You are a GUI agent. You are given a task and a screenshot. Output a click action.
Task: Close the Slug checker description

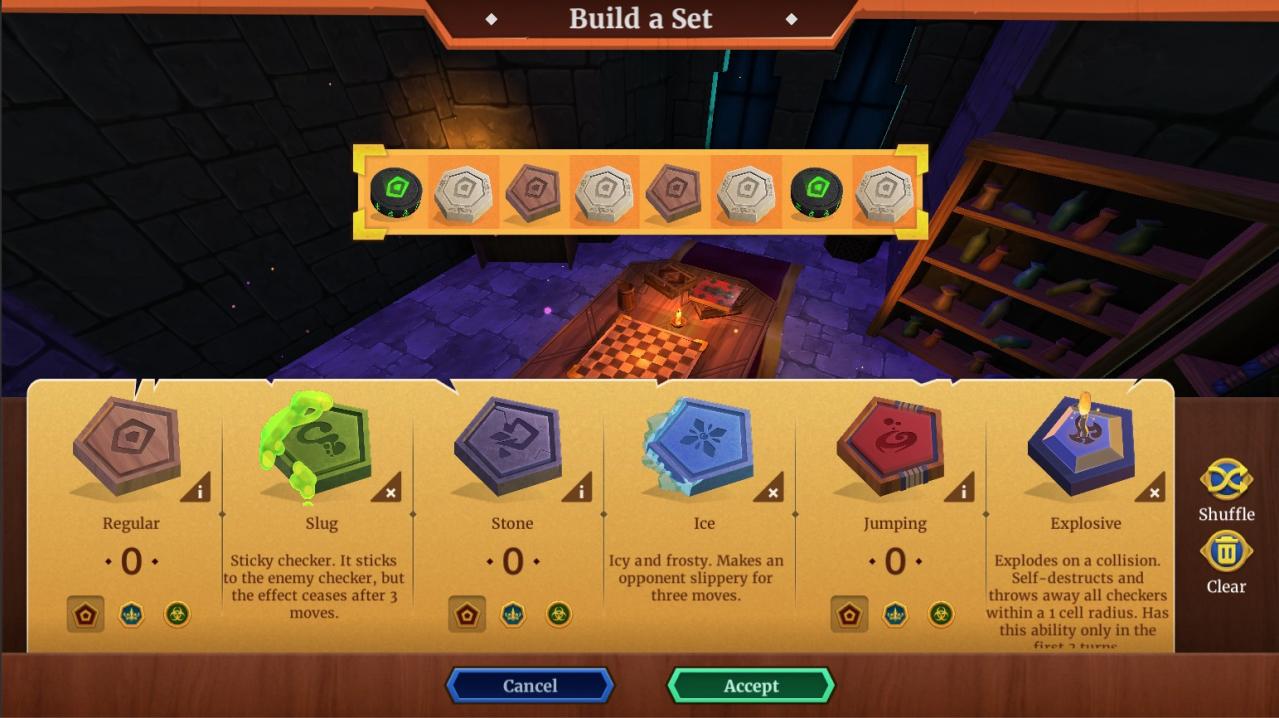tap(390, 490)
